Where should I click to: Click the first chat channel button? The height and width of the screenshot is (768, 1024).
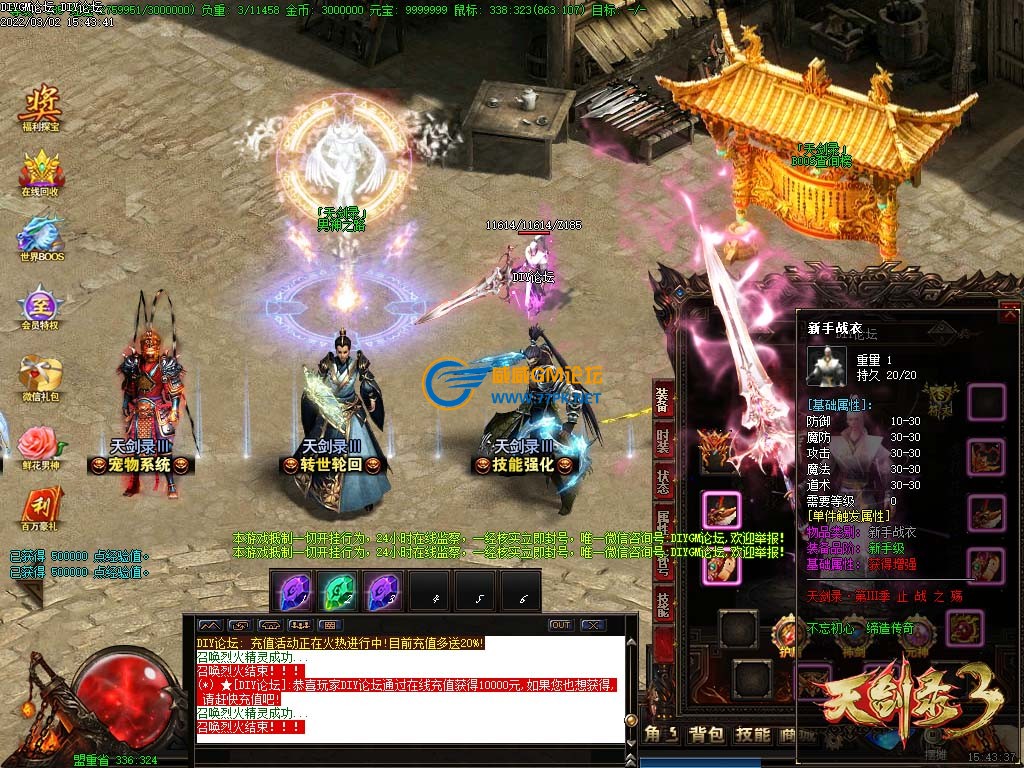tap(209, 625)
